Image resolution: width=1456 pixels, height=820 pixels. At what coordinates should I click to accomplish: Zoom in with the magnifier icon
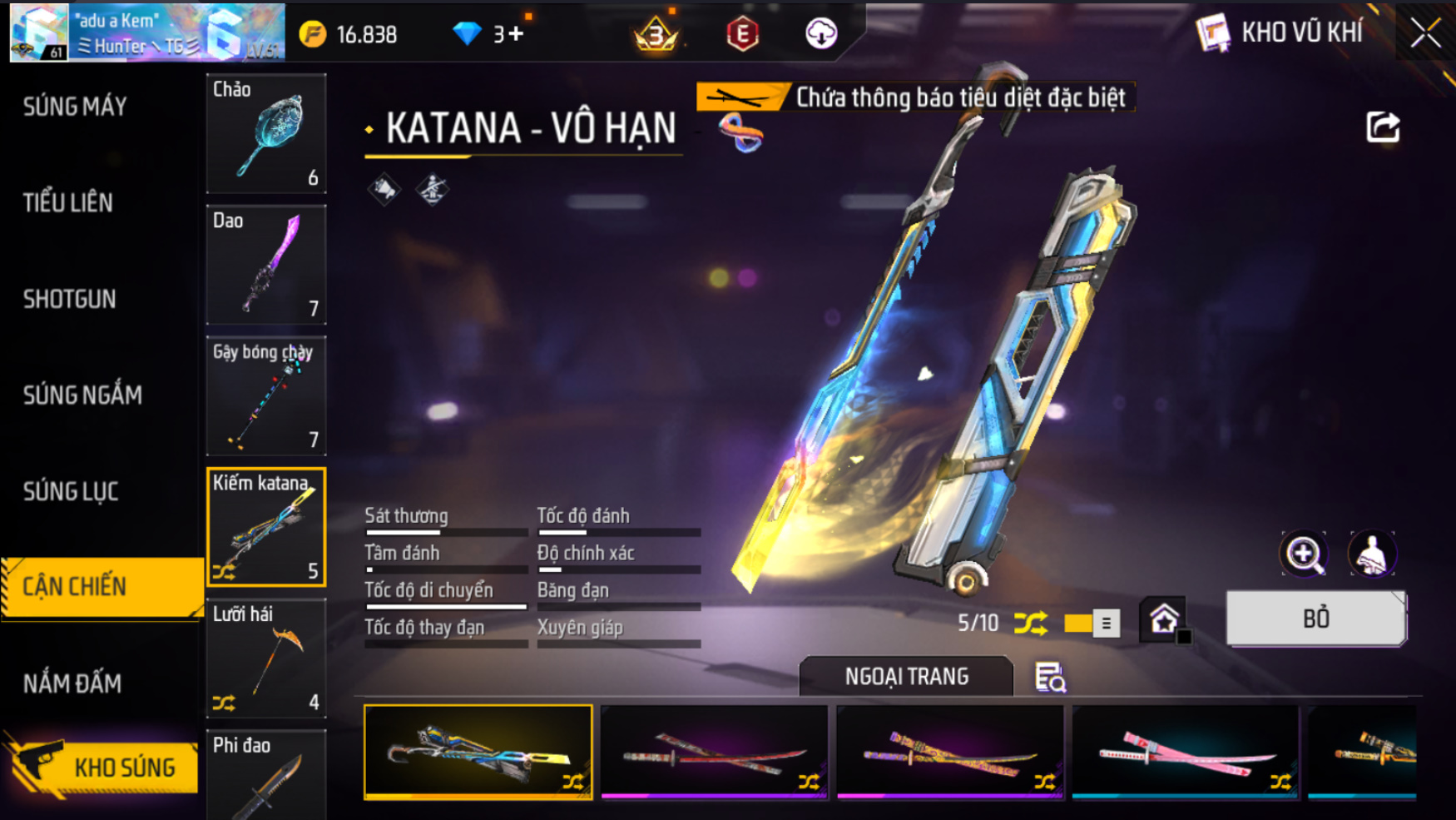pyautogui.click(x=1304, y=554)
